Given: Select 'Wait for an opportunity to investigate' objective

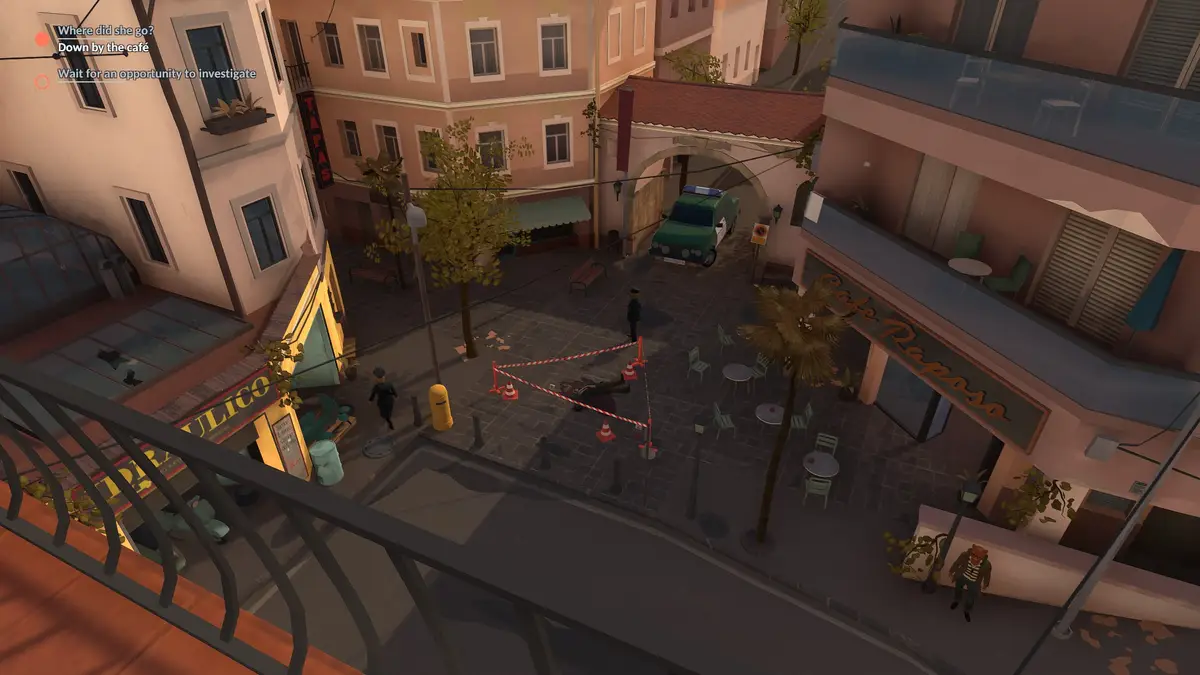Looking at the screenshot, I should (156, 74).
